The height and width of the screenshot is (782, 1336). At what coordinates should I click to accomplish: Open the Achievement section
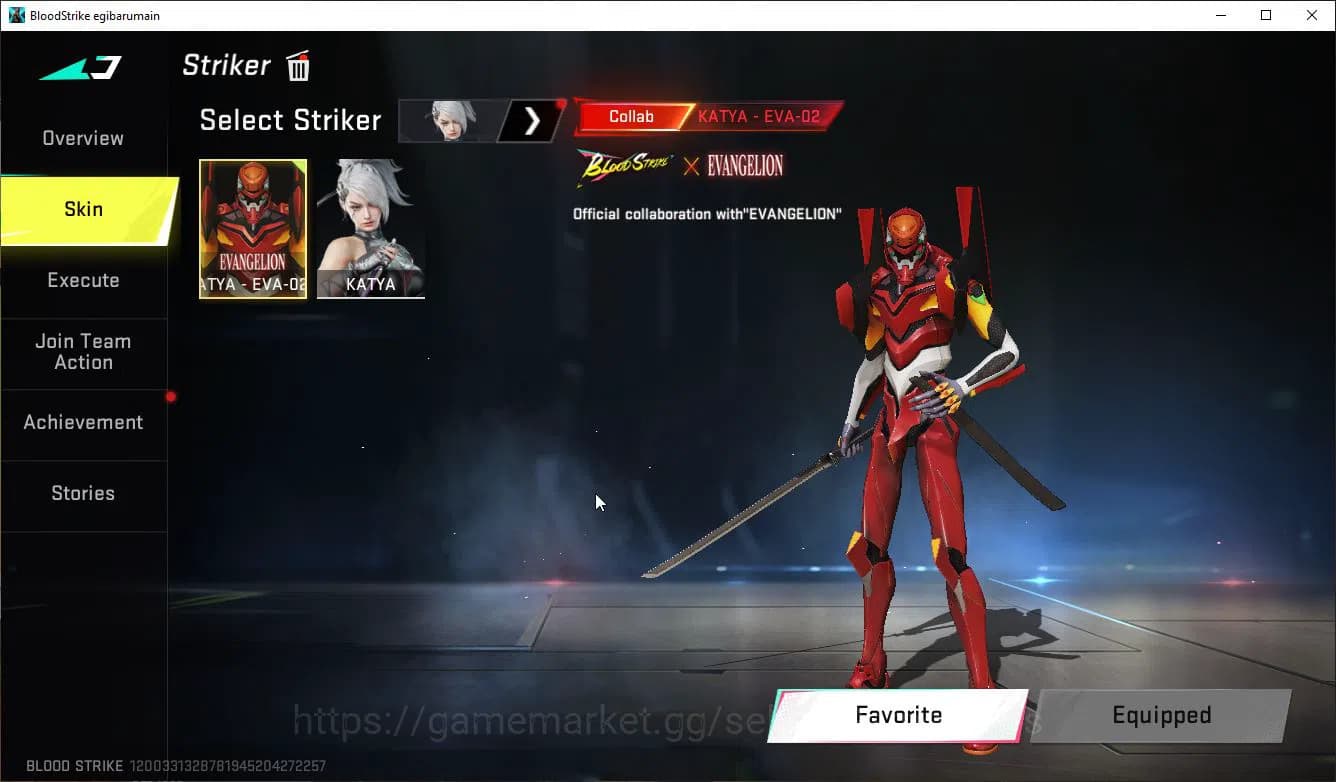(x=83, y=422)
